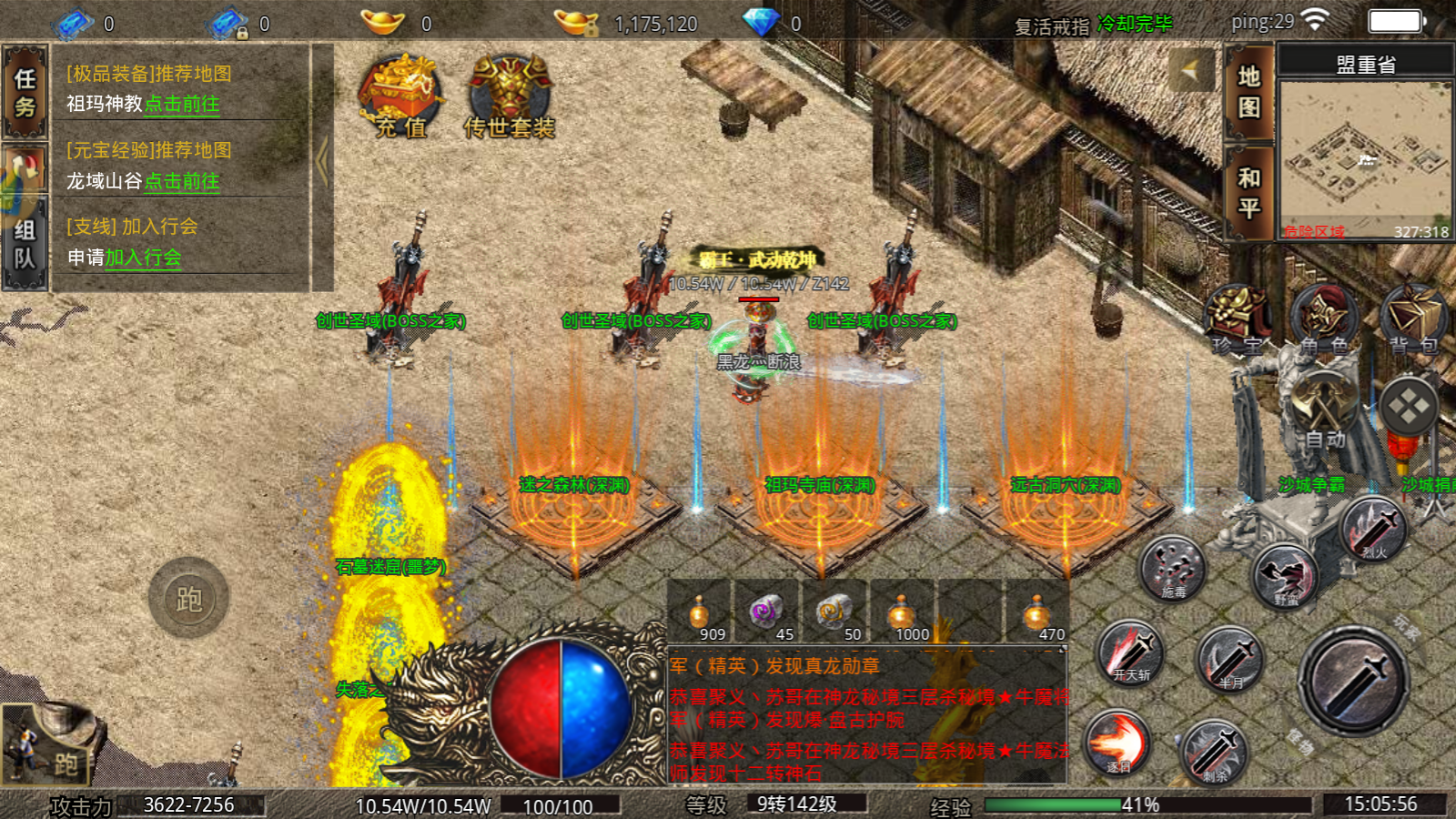Open the 背包 backpack
Screen dimensions: 1456x819
pos(1413,320)
